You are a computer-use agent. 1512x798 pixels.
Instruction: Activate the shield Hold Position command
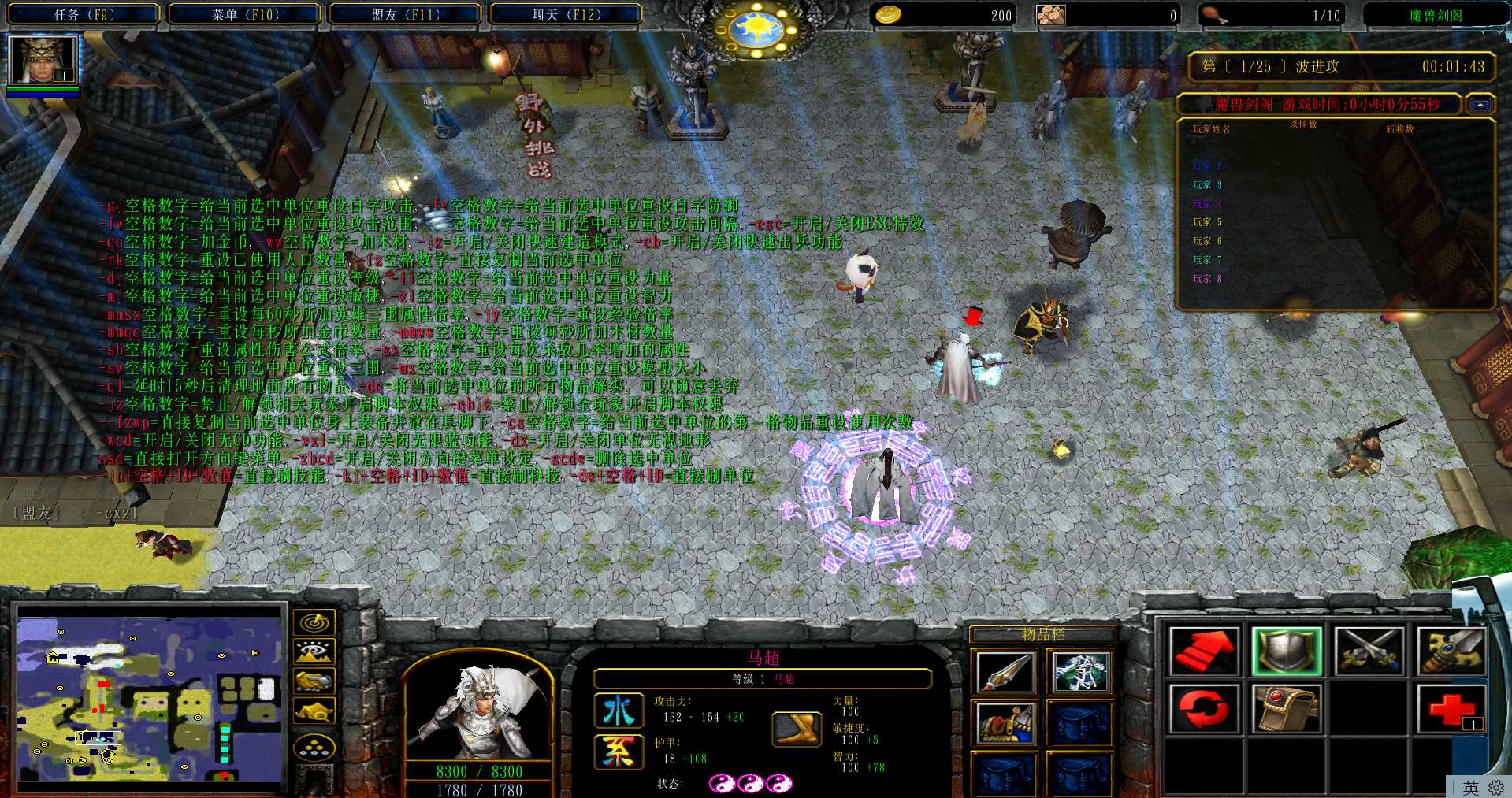click(x=1286, y=651)
